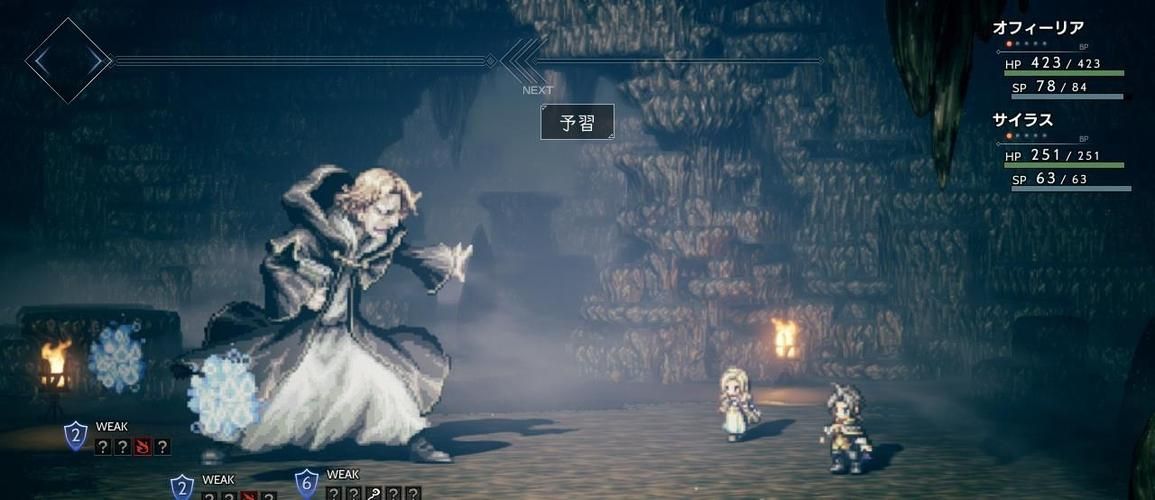1155x500 pixels.
Task: Click the 予習 skill name banner
Action: point(577,123)
